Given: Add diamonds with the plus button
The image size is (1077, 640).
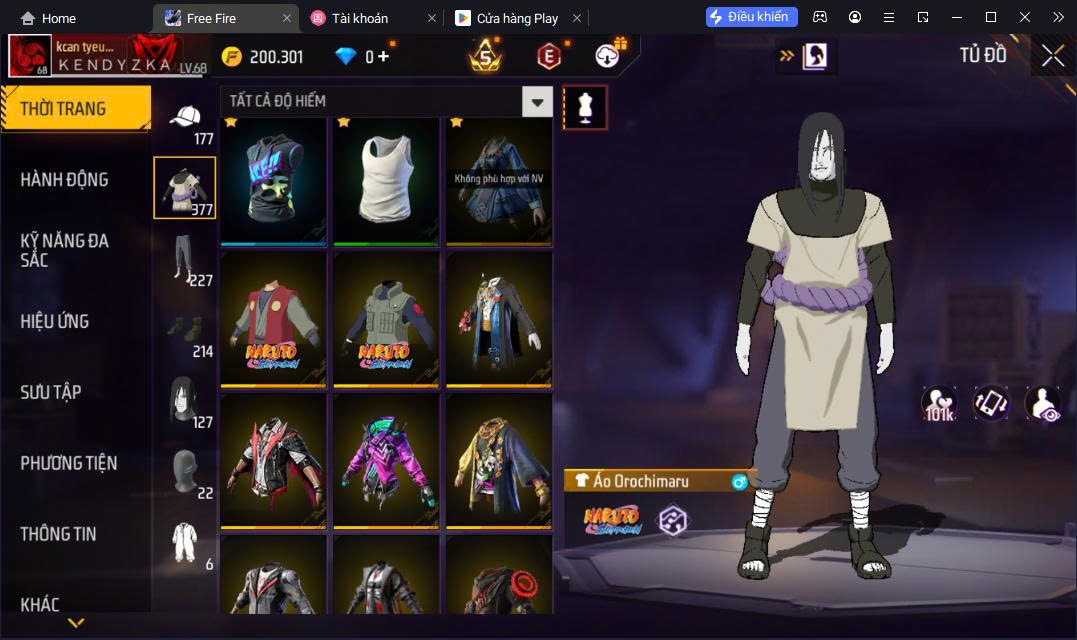Looking at the screenshot, I should tap(383, 57).
